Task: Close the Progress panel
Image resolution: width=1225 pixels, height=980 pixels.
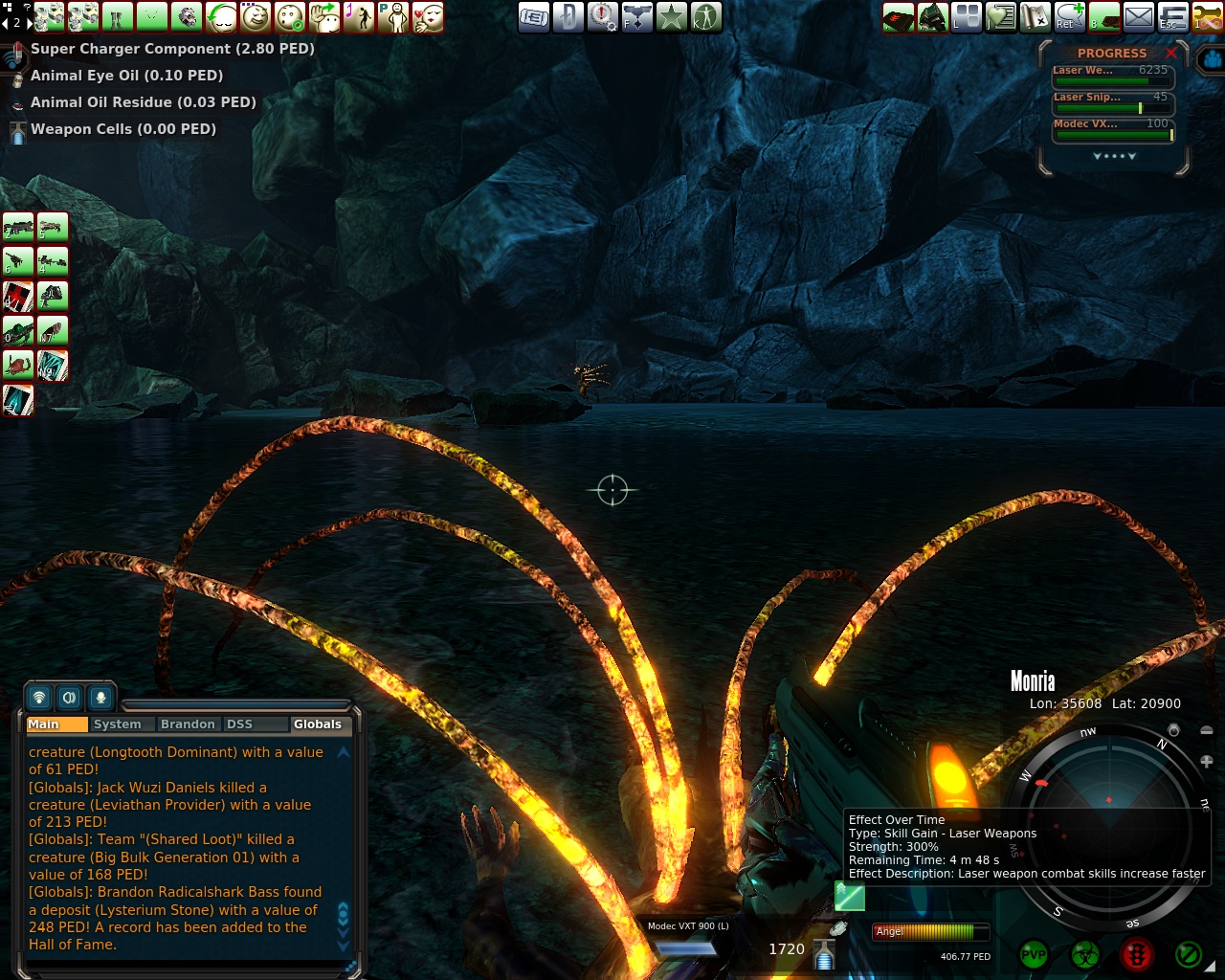Action: (x=1171, y=54)
